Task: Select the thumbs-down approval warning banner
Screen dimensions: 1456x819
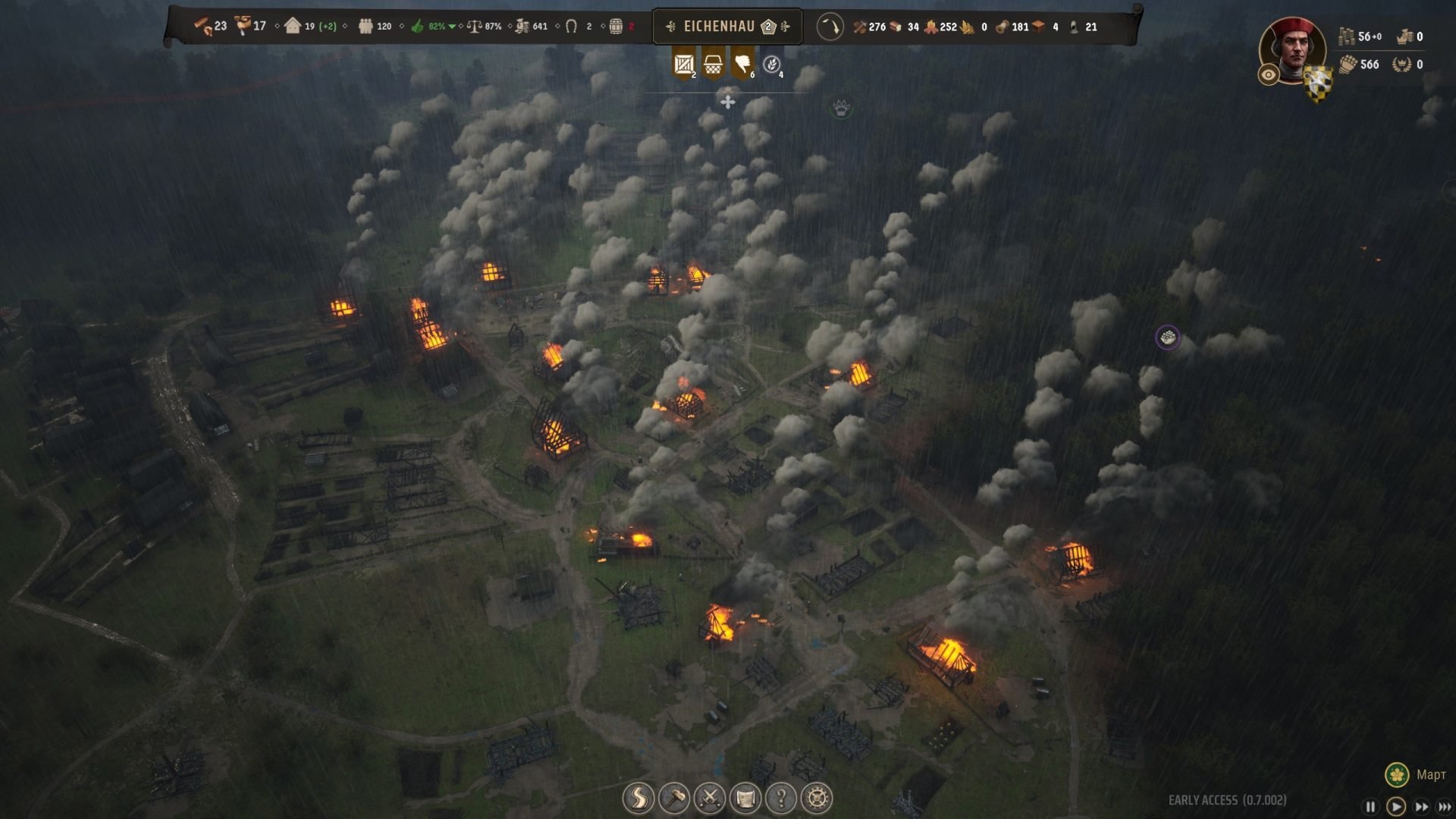Action: [742, 64]
